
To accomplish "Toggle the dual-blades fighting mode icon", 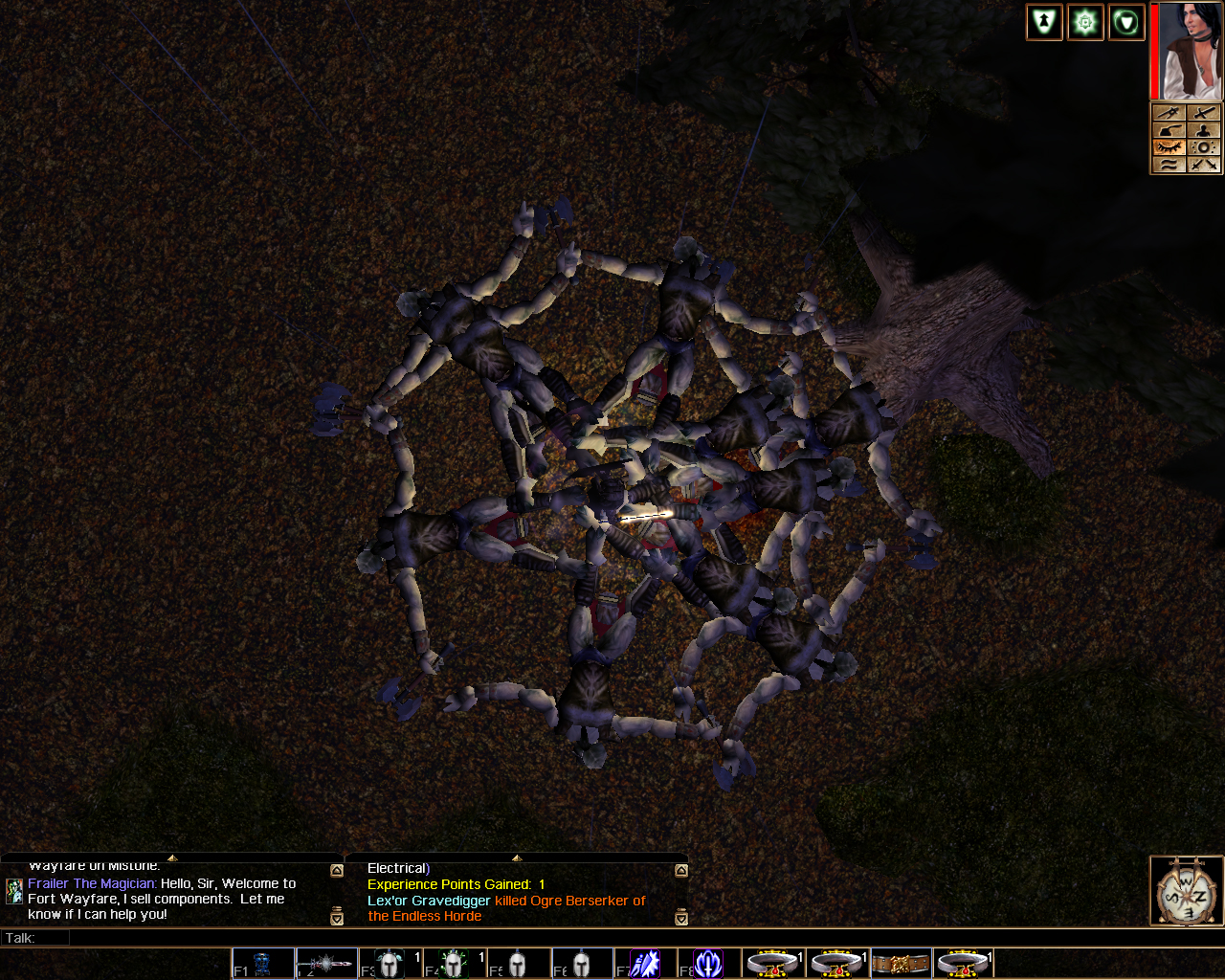I will click(x=1204, y=165).
